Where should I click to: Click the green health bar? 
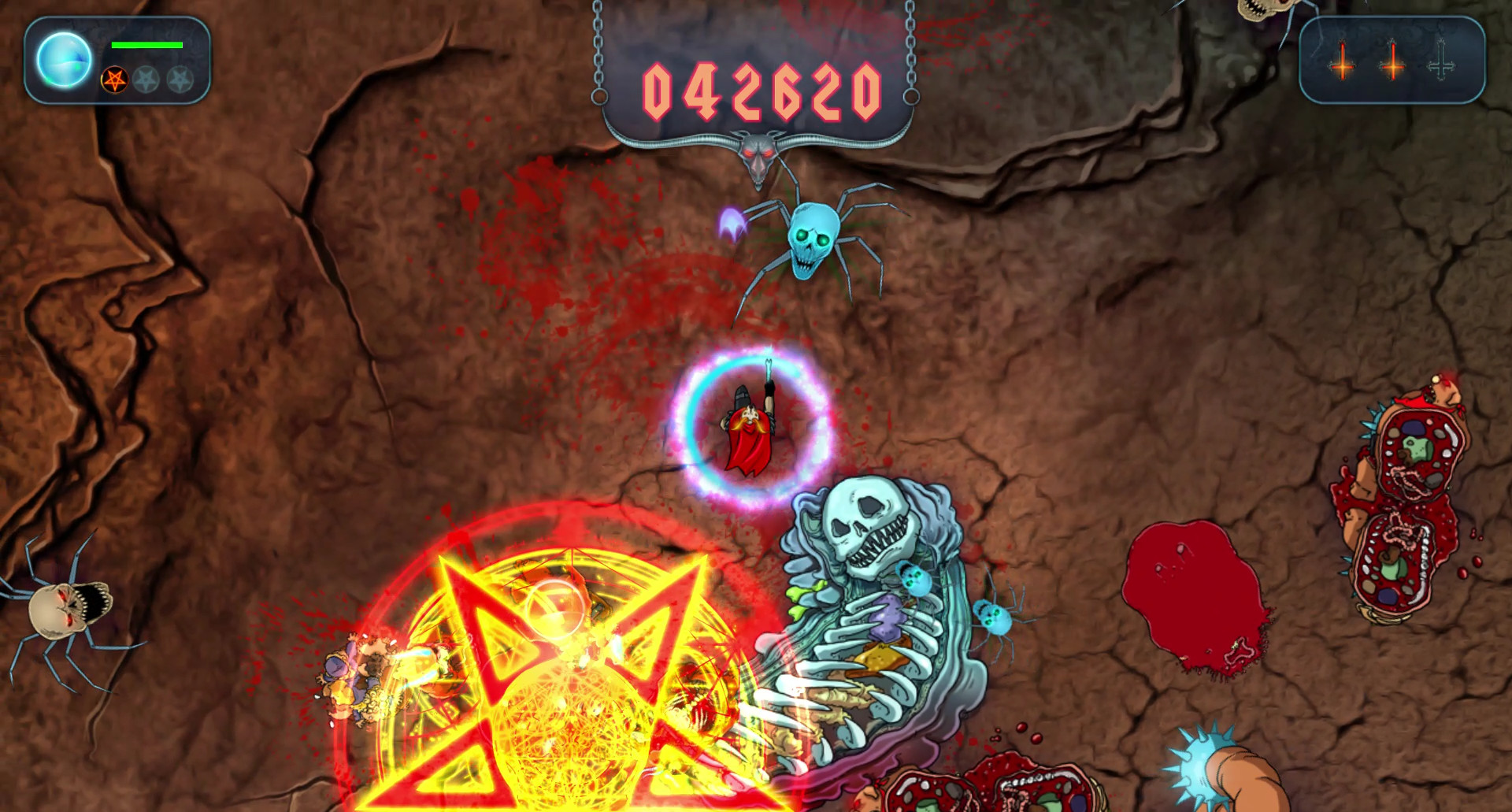(x=146, y=46)
